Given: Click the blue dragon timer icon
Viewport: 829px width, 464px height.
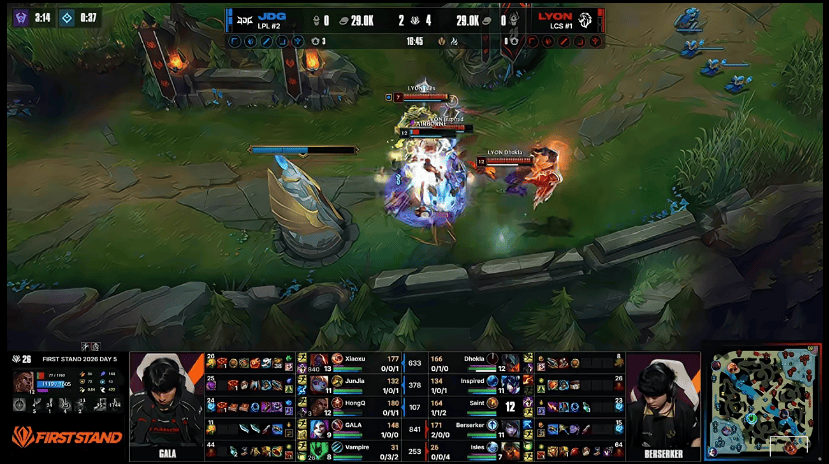Looking at the screenshot, I should pos(66,17).
